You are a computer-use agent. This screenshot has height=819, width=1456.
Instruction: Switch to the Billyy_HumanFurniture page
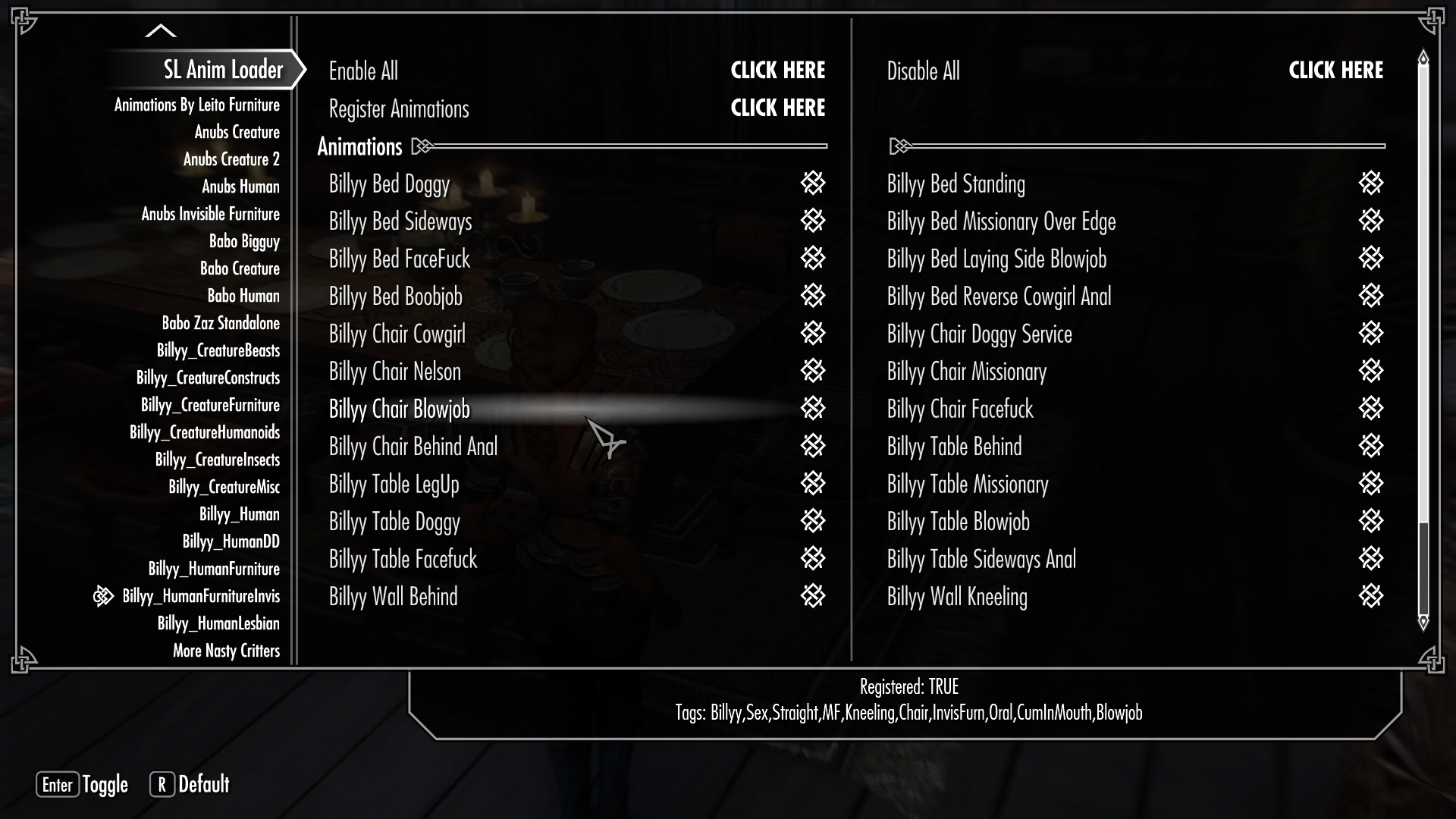(214, 569)
